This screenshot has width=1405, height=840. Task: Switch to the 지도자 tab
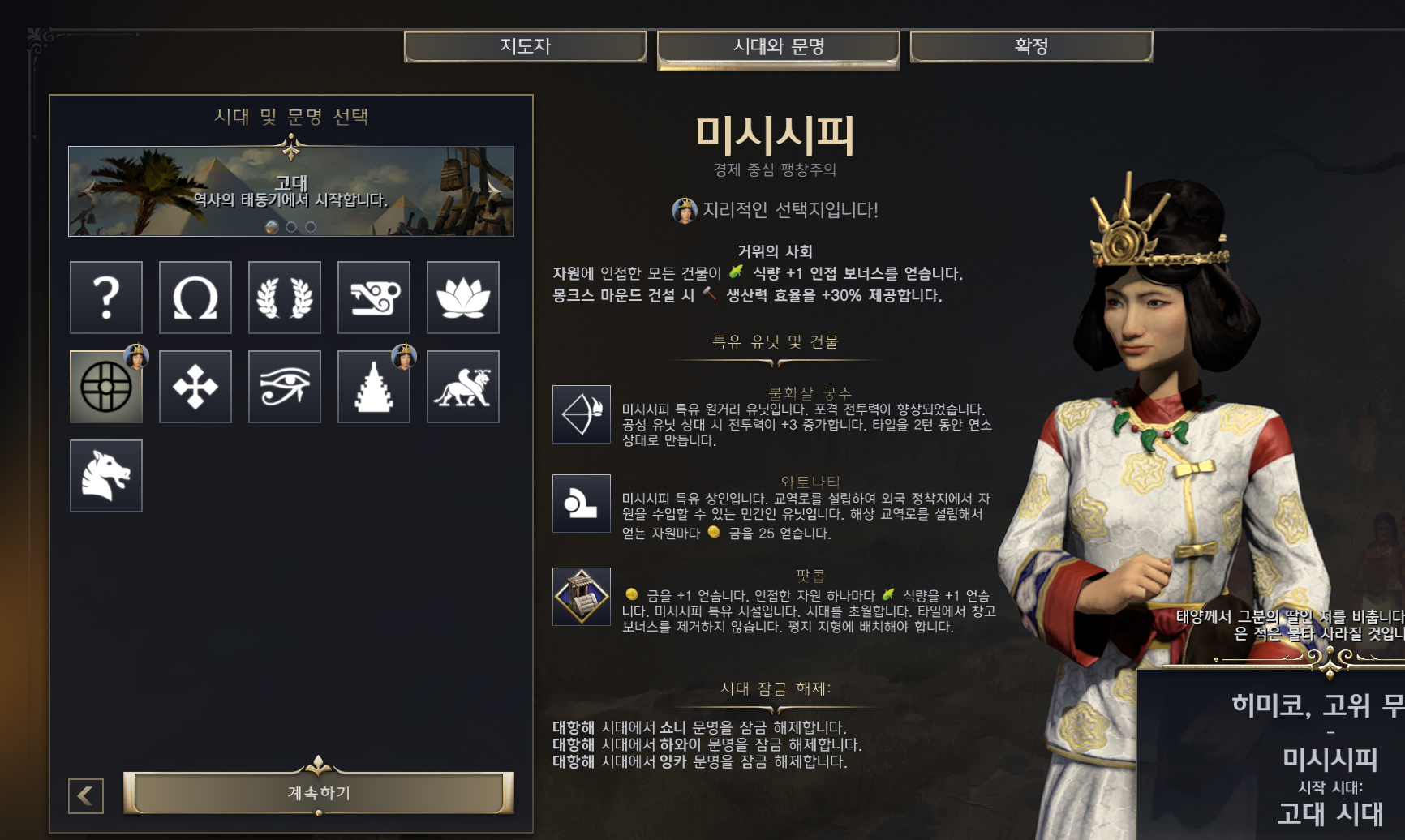point(525,46)
